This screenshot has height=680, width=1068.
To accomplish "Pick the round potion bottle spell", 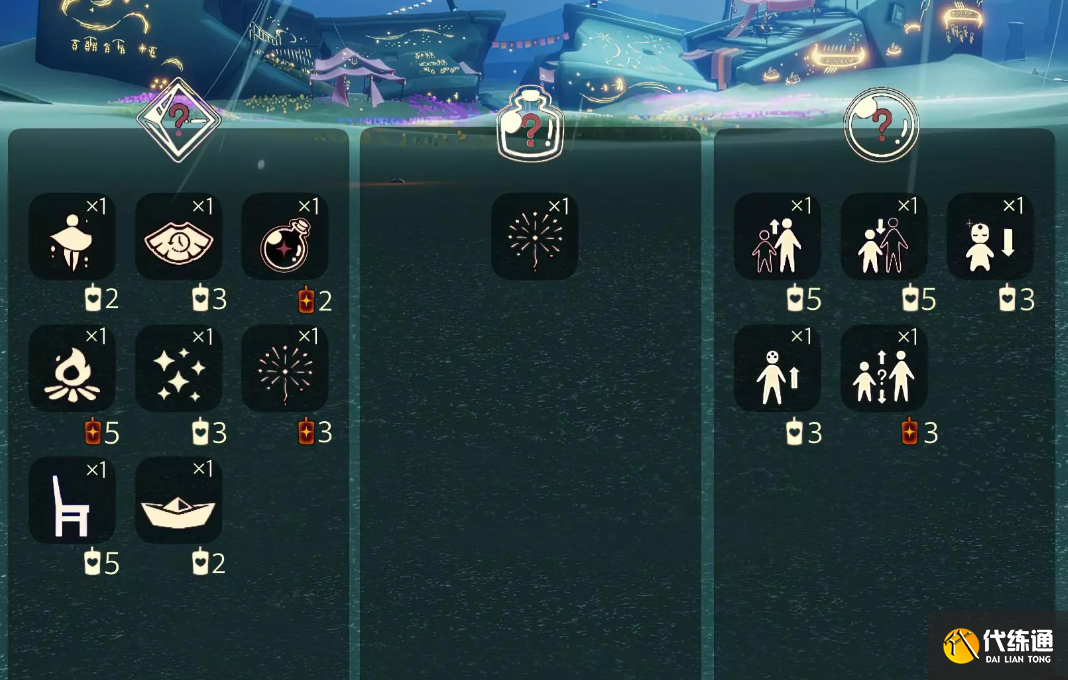I will 285,237.
